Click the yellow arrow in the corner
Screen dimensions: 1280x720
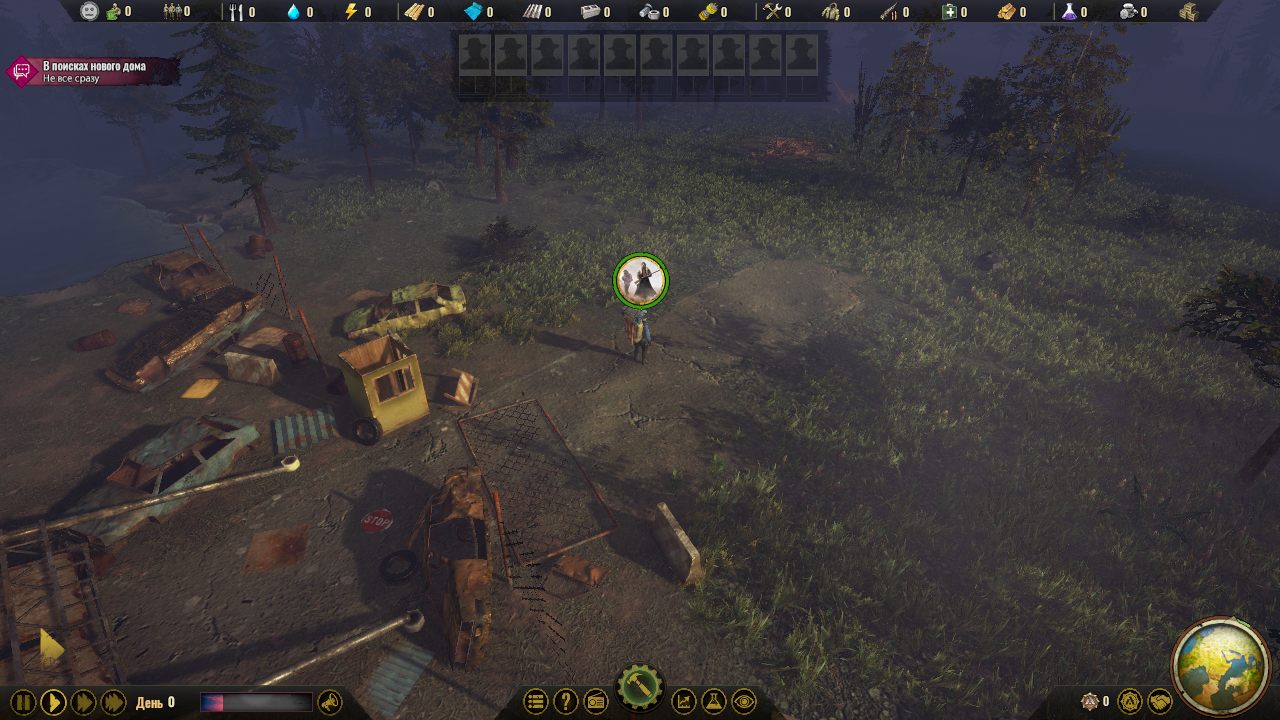pyautogui.click(x=50, y=648)
